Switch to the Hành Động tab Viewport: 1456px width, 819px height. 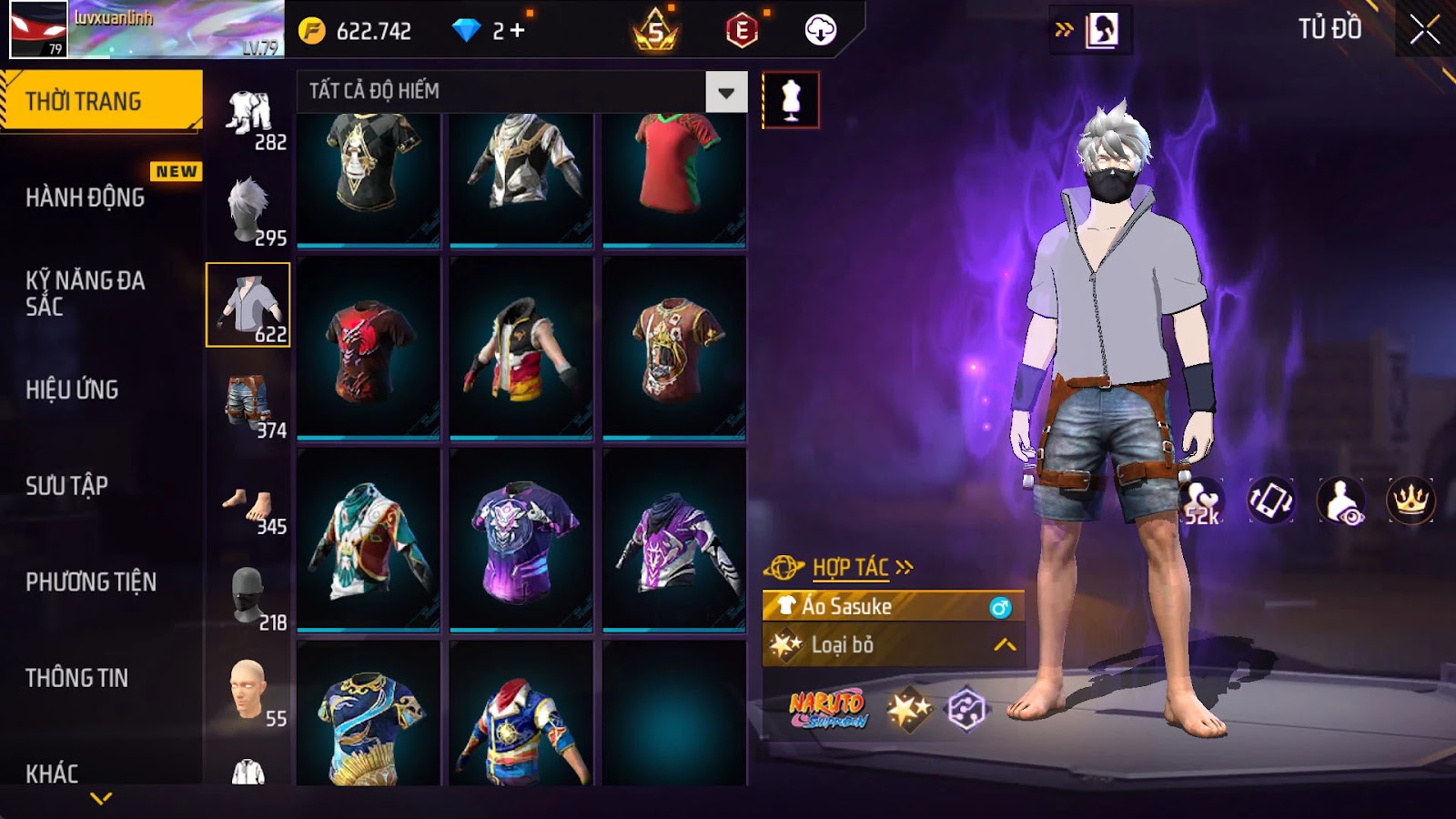click(x=86, y=197)
